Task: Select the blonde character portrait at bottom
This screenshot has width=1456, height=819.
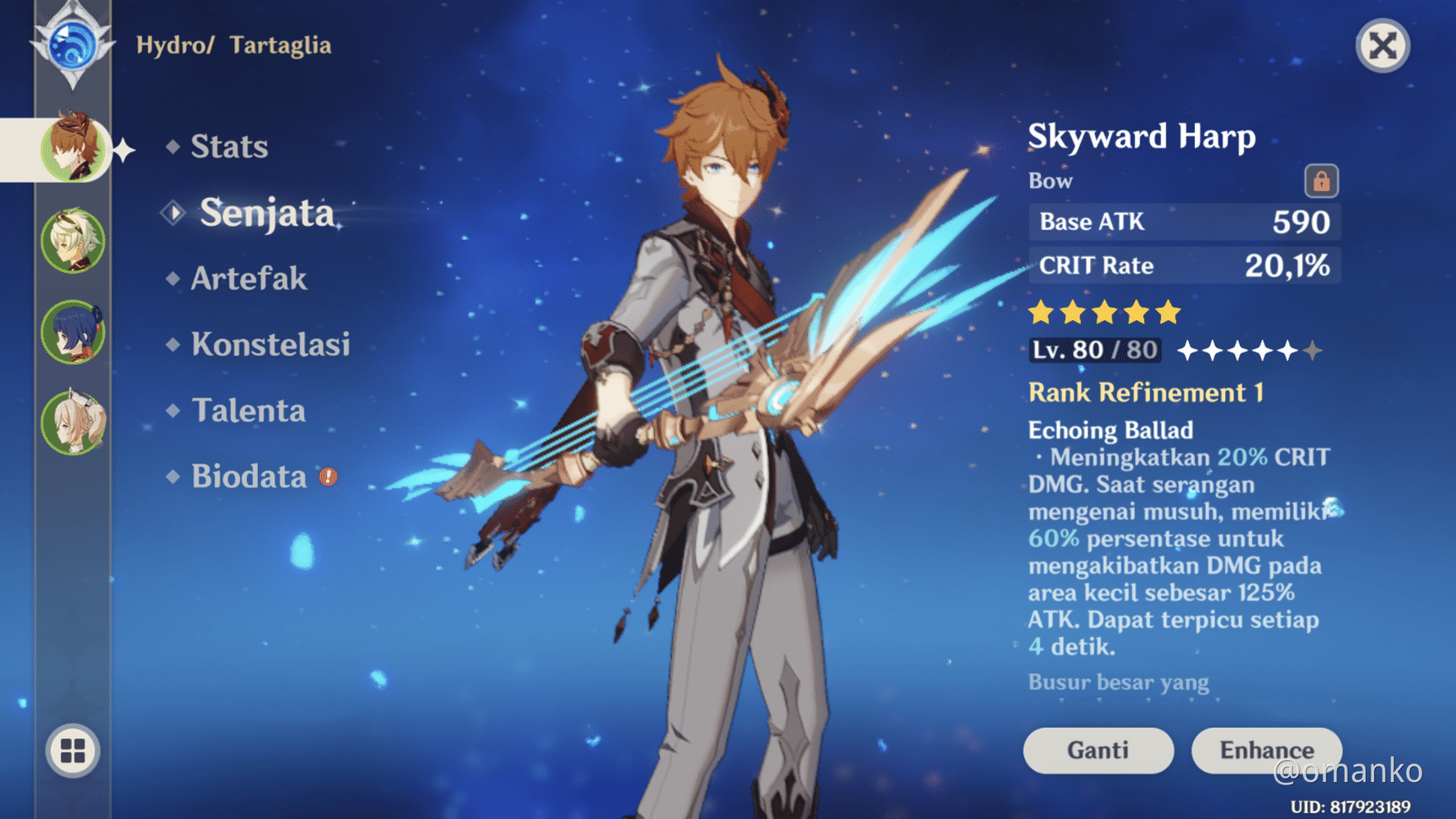Action: click(72, 422)
